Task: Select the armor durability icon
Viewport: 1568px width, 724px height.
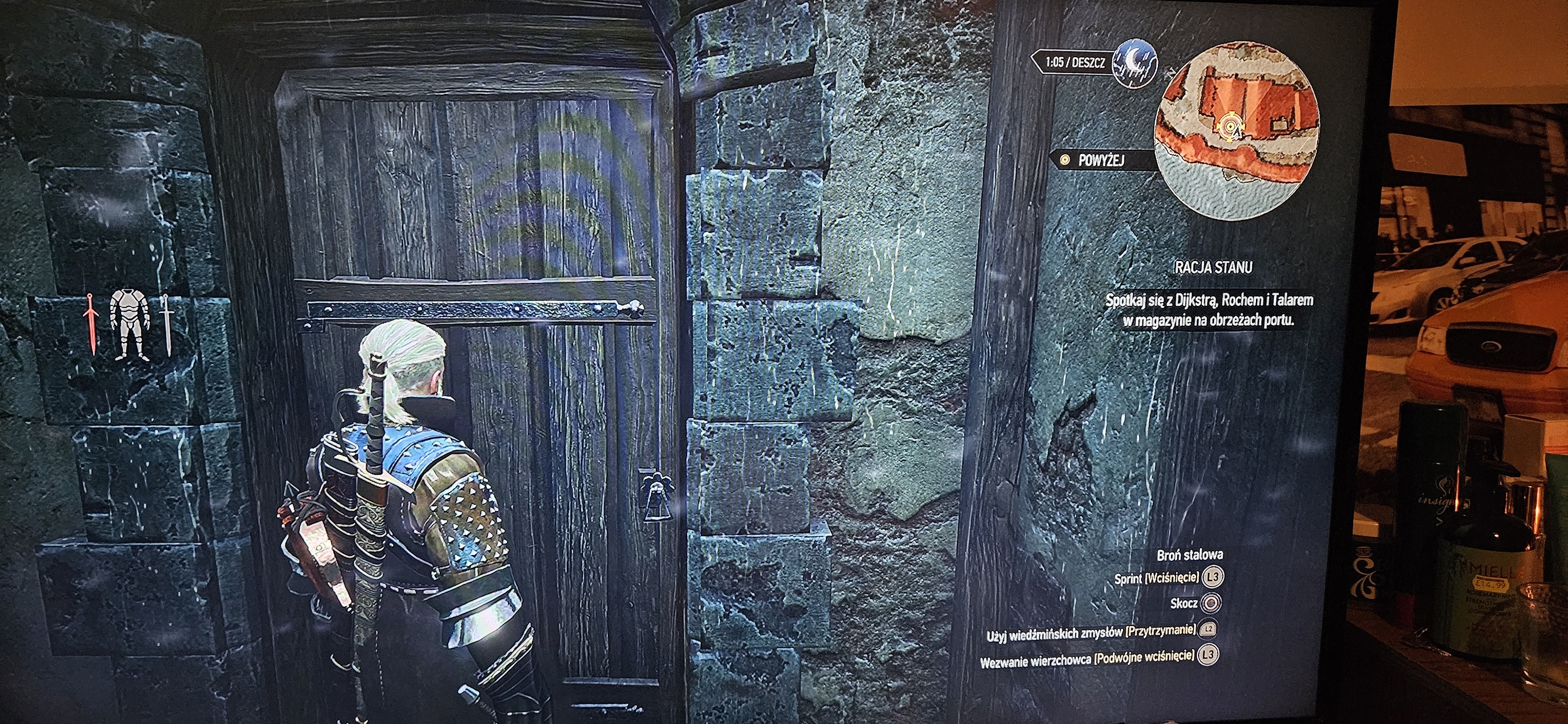Action: tap(130, 324)
